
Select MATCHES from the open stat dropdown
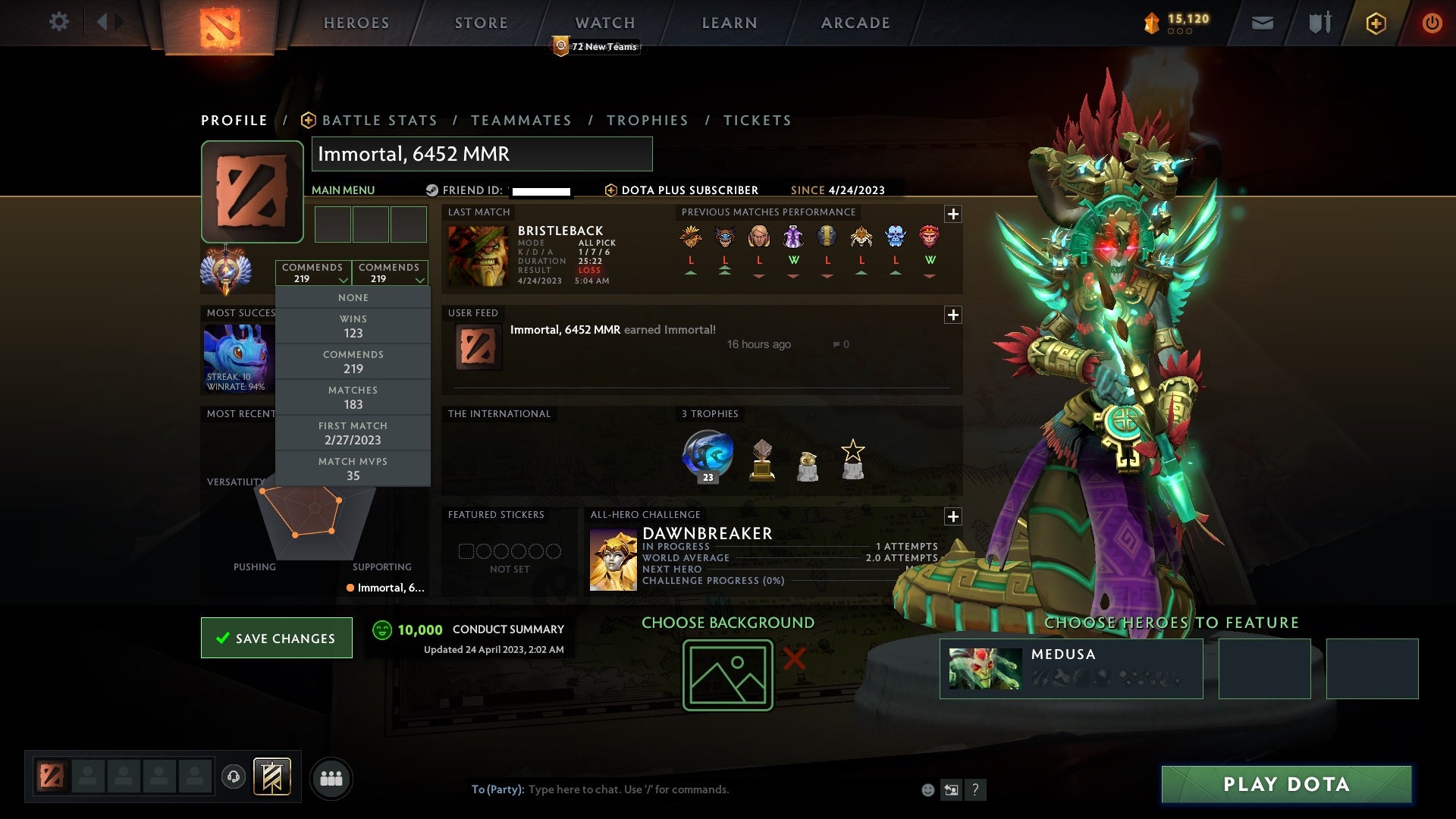point(353,397)
